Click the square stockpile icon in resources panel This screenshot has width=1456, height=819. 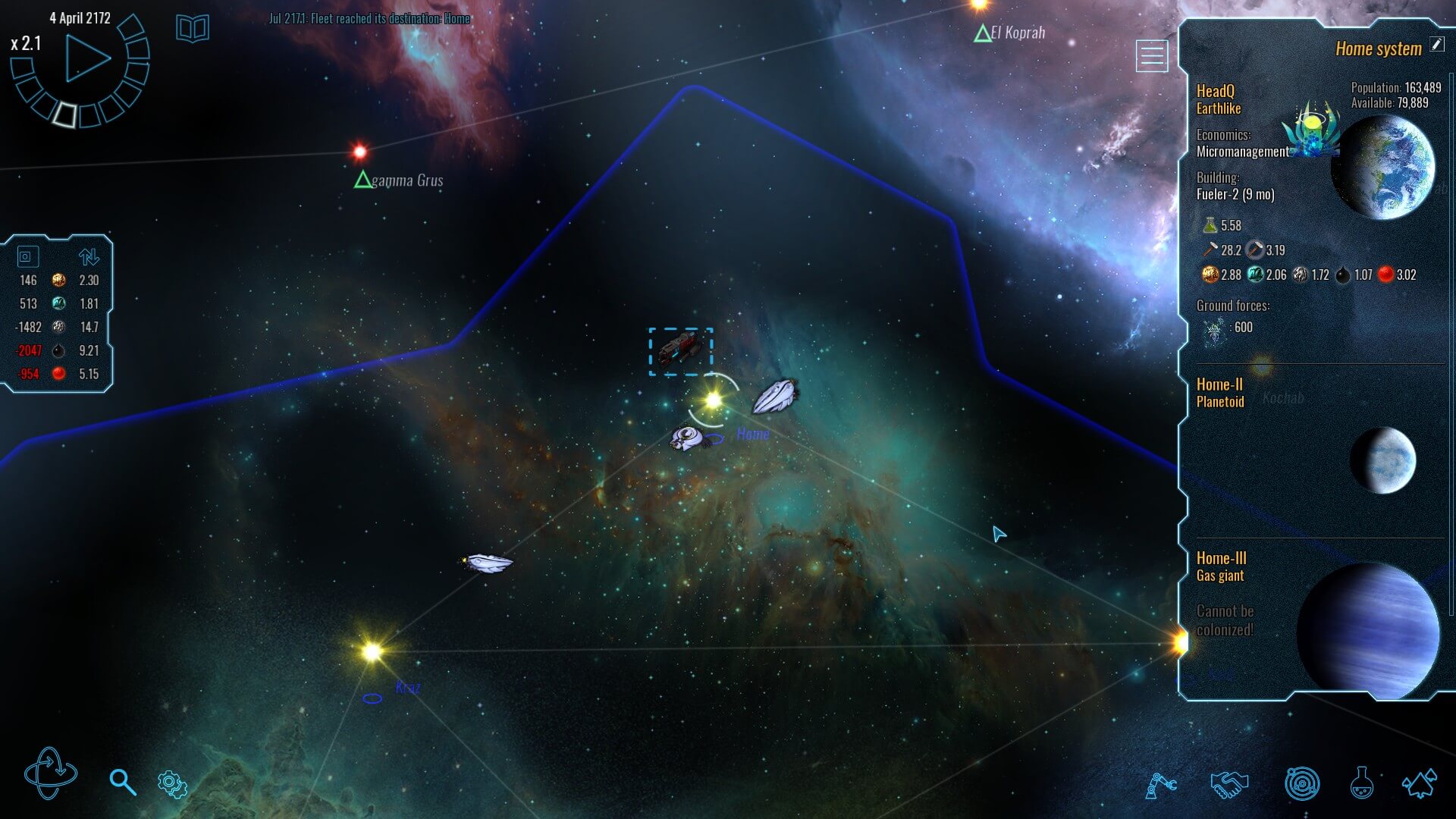26,256
